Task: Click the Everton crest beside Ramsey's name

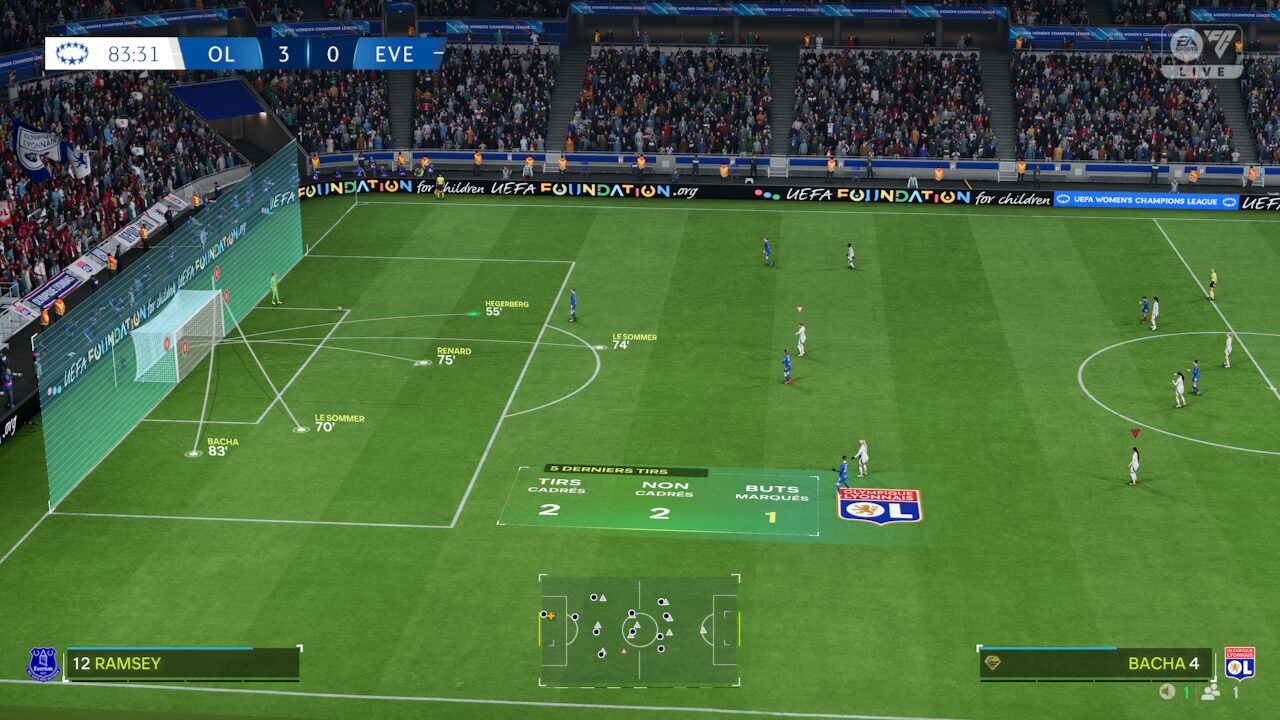Action: pos(43,664)
